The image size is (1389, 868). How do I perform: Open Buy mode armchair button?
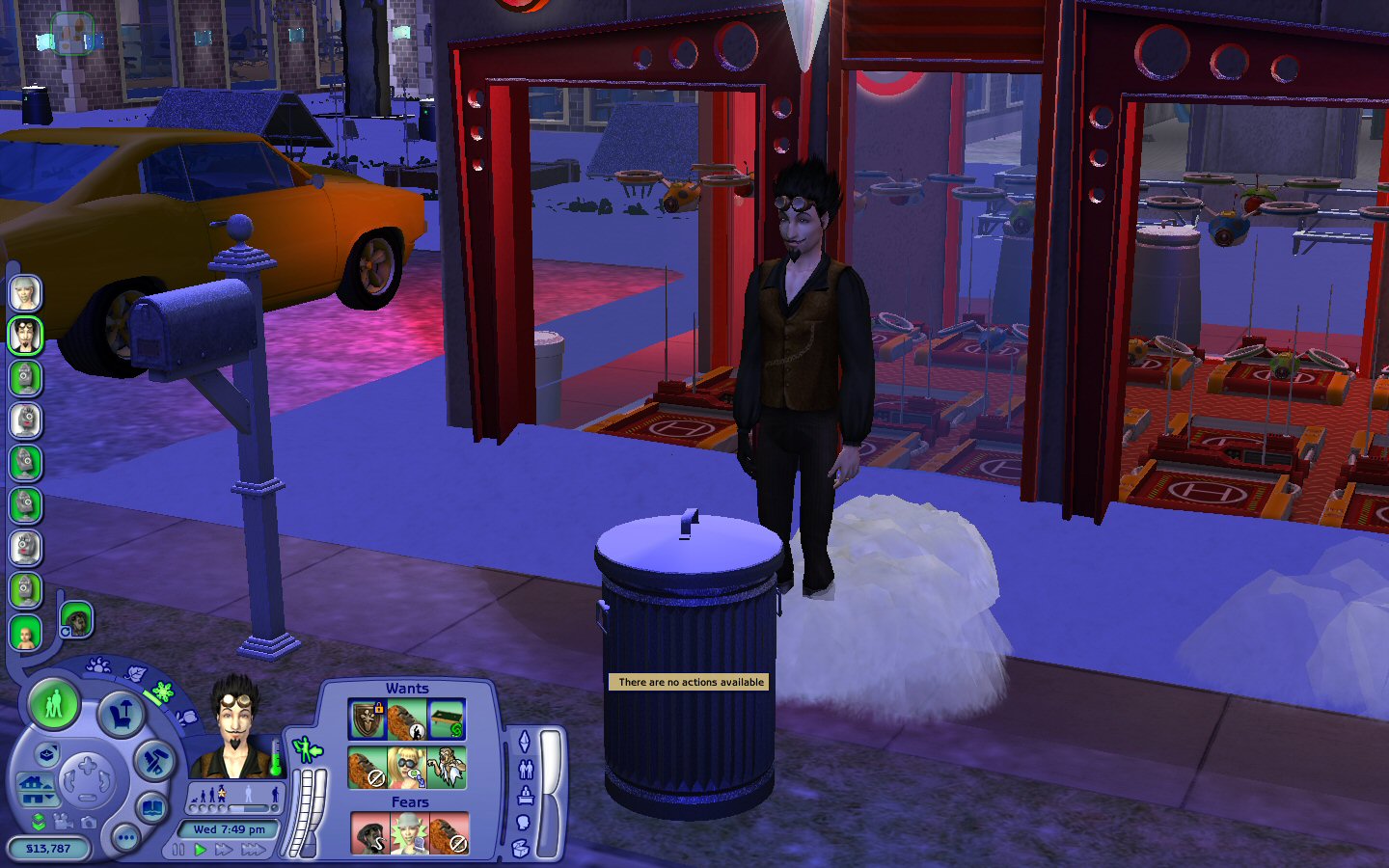tap(122, 715)
